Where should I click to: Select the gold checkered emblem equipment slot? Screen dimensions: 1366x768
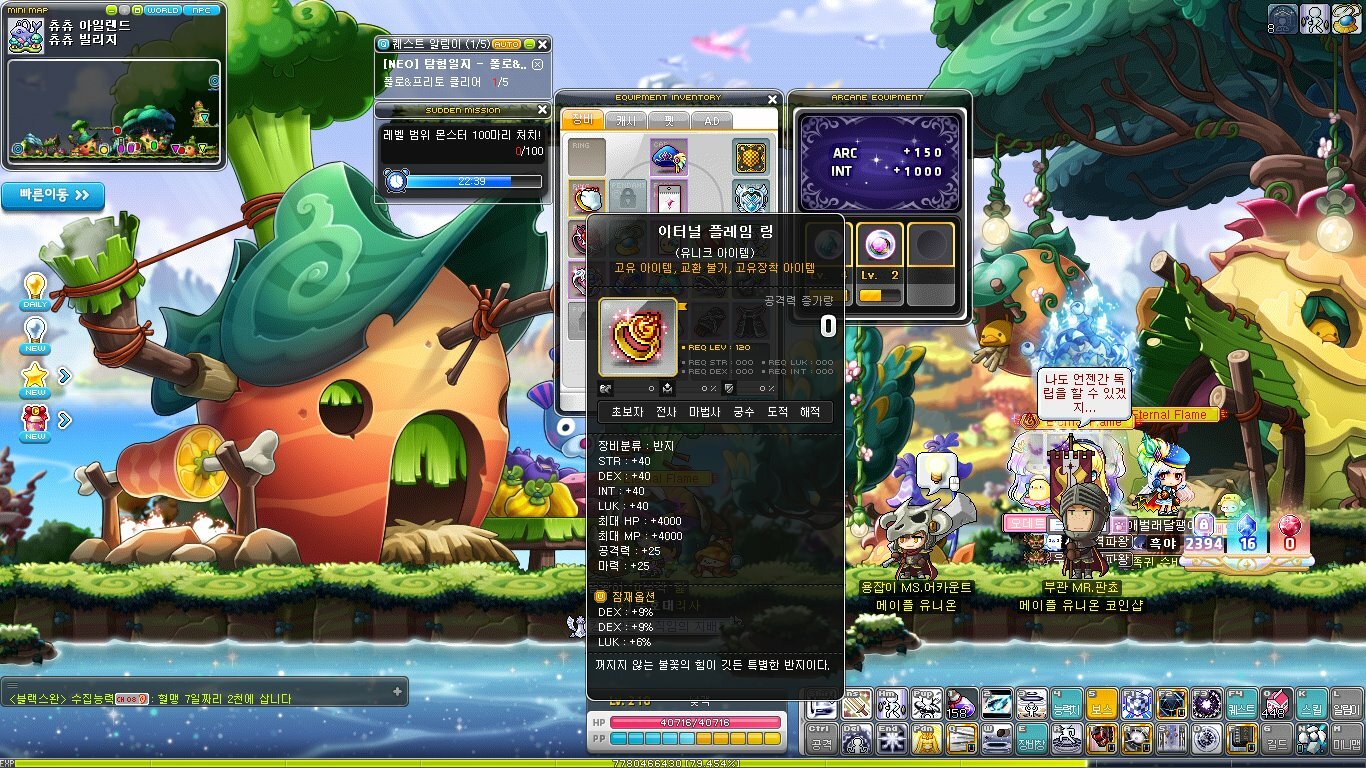[x=751, y=156]
